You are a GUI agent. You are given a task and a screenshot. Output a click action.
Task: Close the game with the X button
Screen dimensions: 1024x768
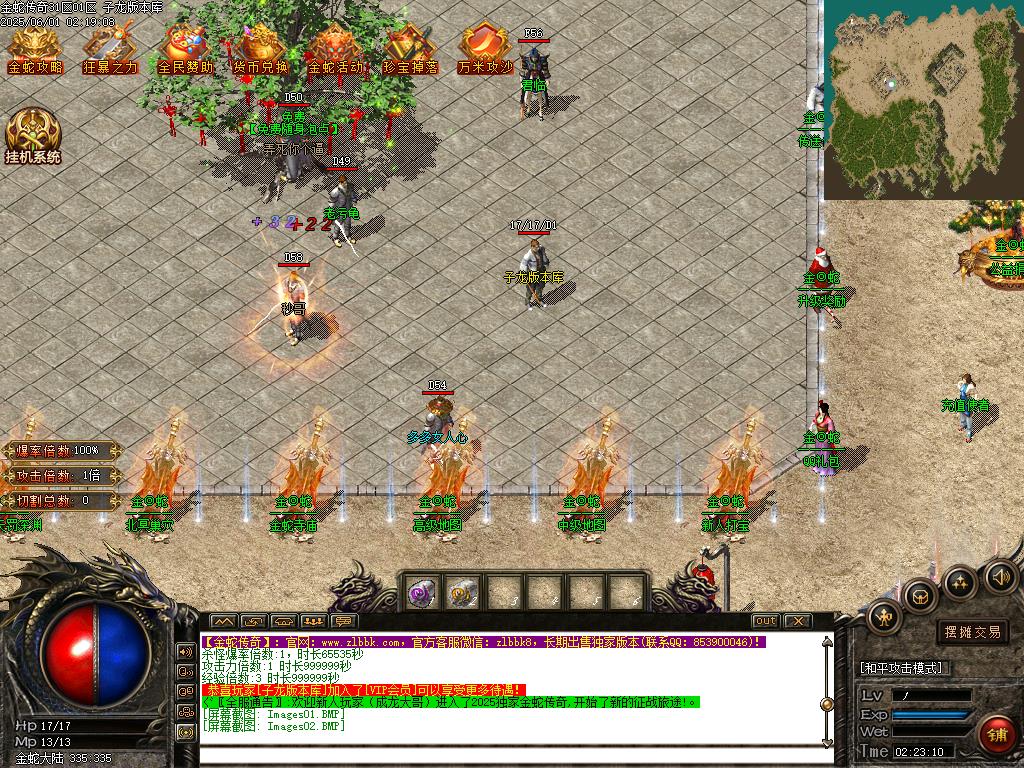point(797,621)
